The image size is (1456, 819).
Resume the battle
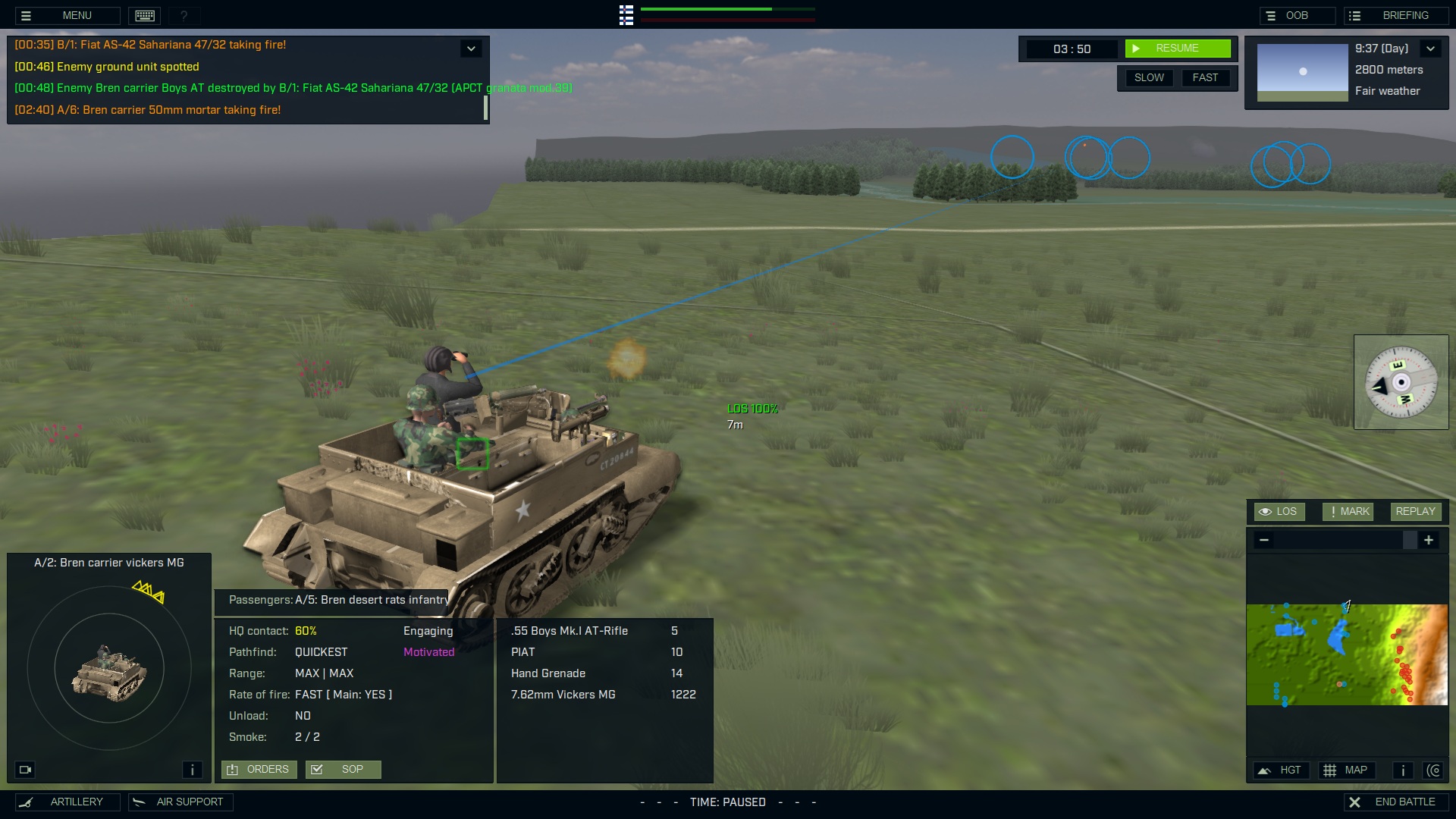pos(1177,49)
